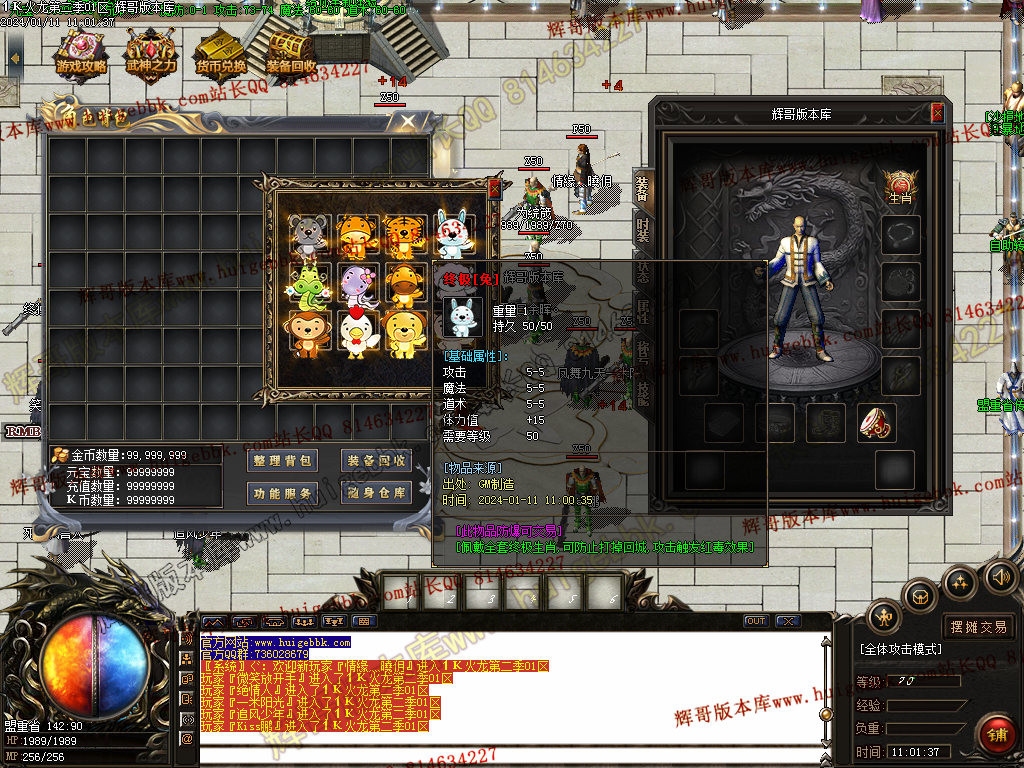The height and width of the screenshot is (768, 1024).
Task: Open the 货币兑换 currency exchange icon
Action: 221,53
